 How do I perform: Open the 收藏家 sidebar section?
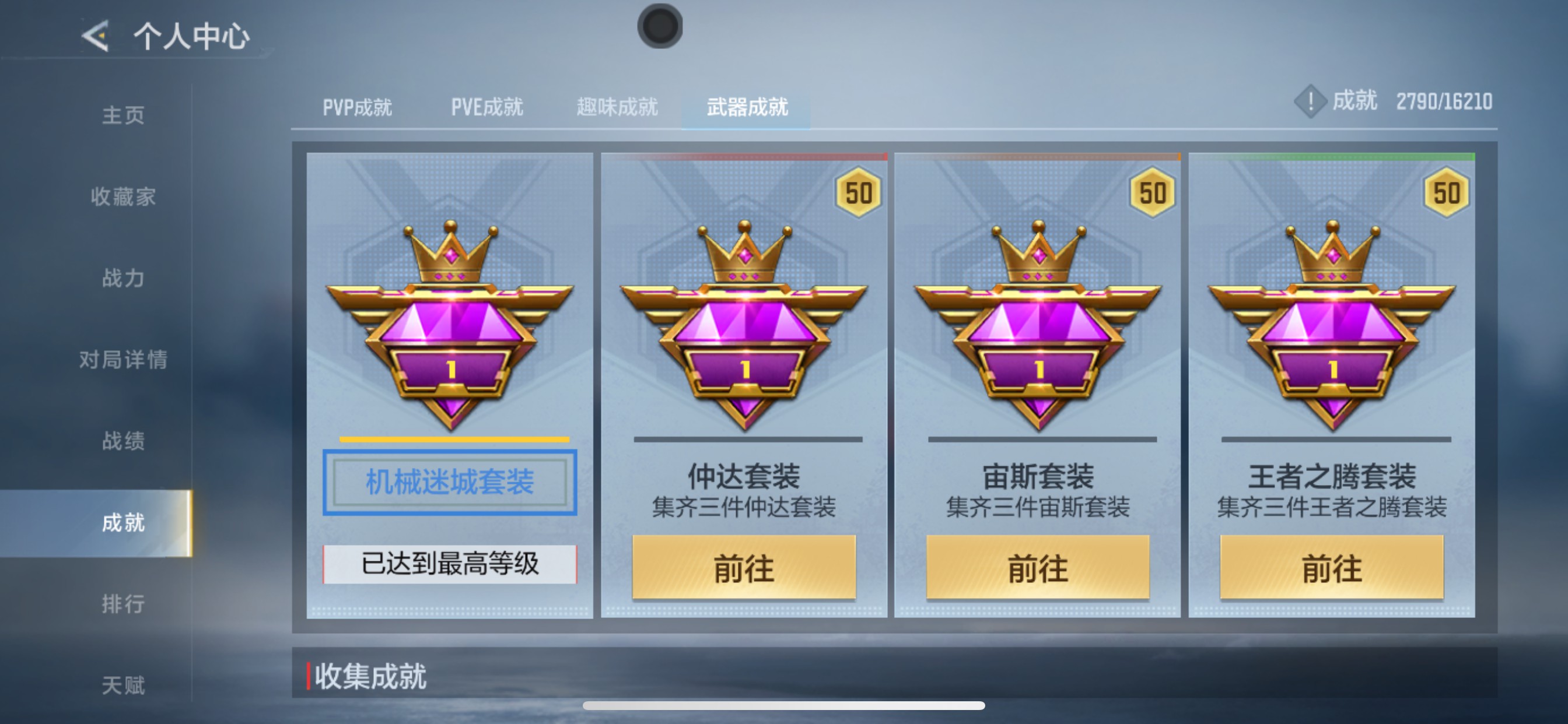coord(125,196)
